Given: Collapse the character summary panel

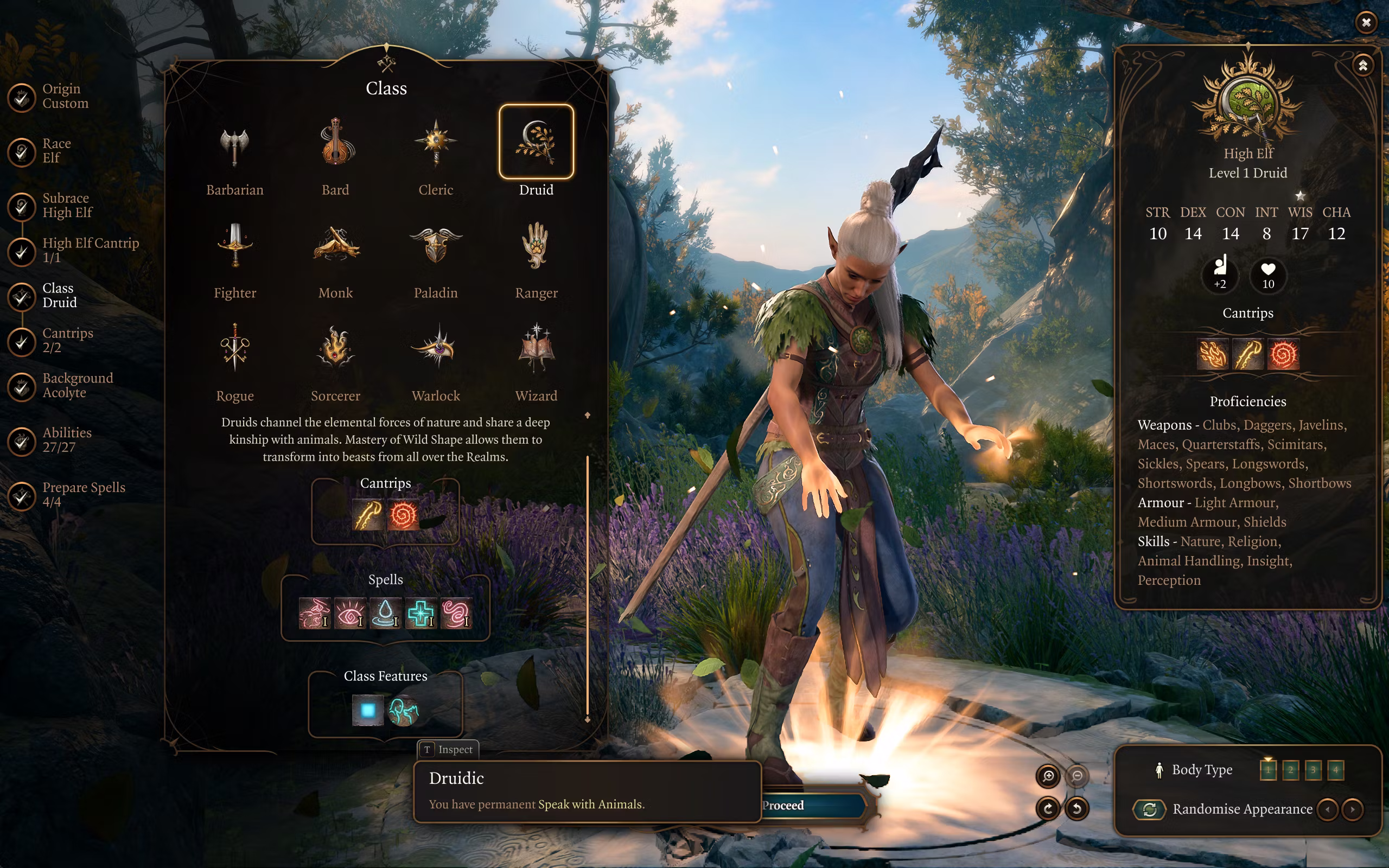Looking at the screenshot, I should [x=1363, y=66].
